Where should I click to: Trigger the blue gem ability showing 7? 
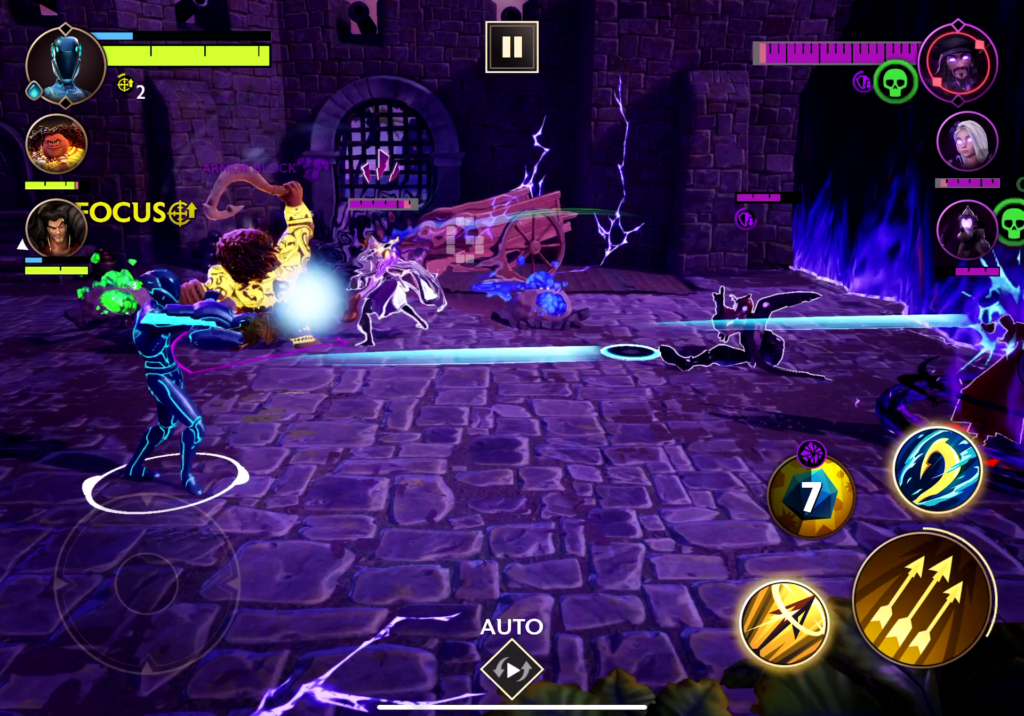[x=811, y=495]
